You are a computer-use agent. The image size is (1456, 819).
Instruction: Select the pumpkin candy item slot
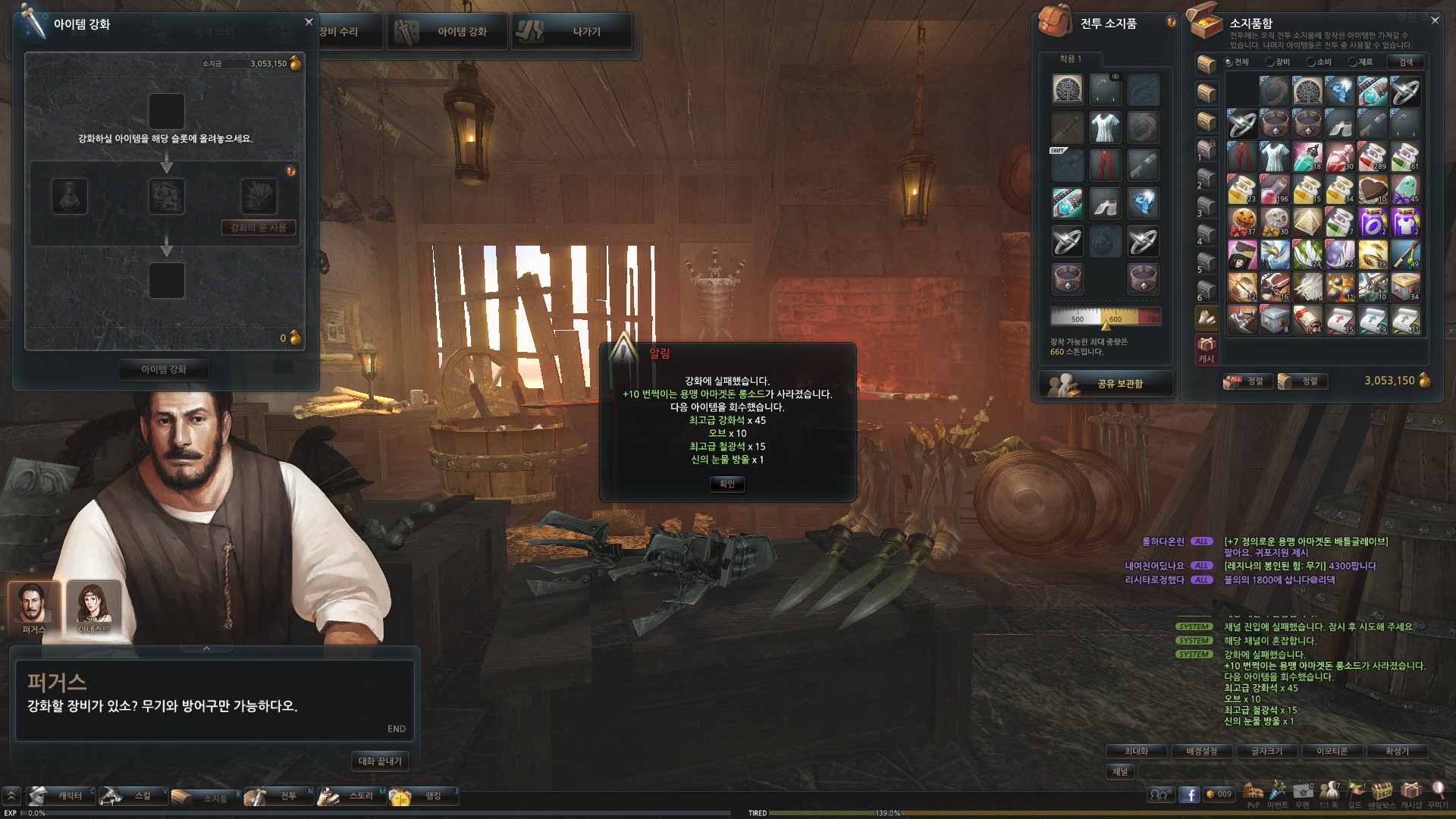coord(1241,221)
